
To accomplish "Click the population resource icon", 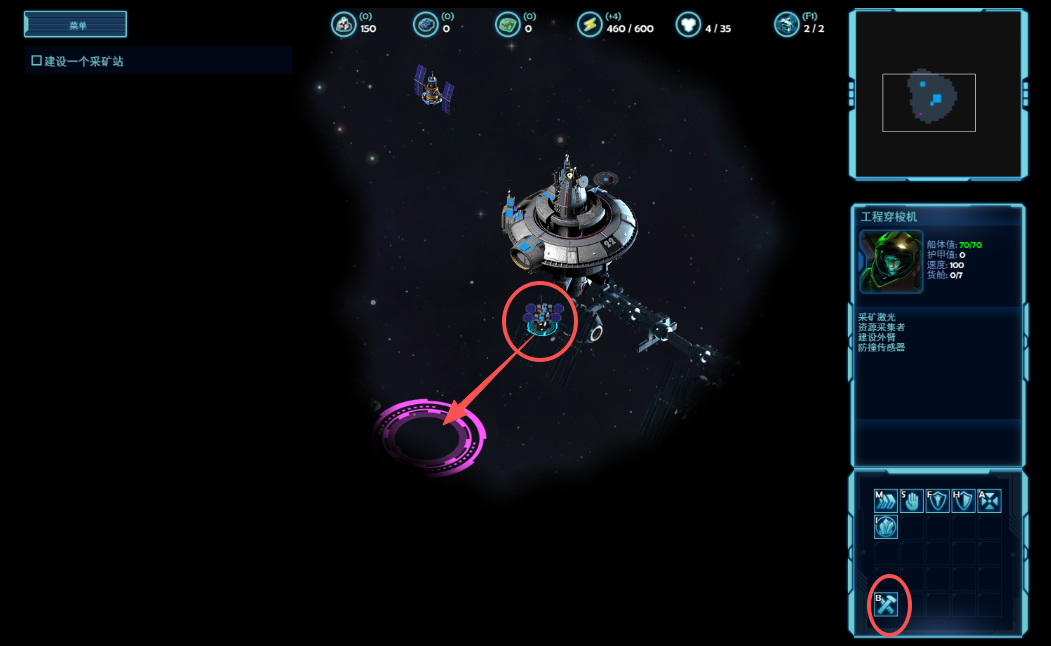I will click(x=688, y=25).
